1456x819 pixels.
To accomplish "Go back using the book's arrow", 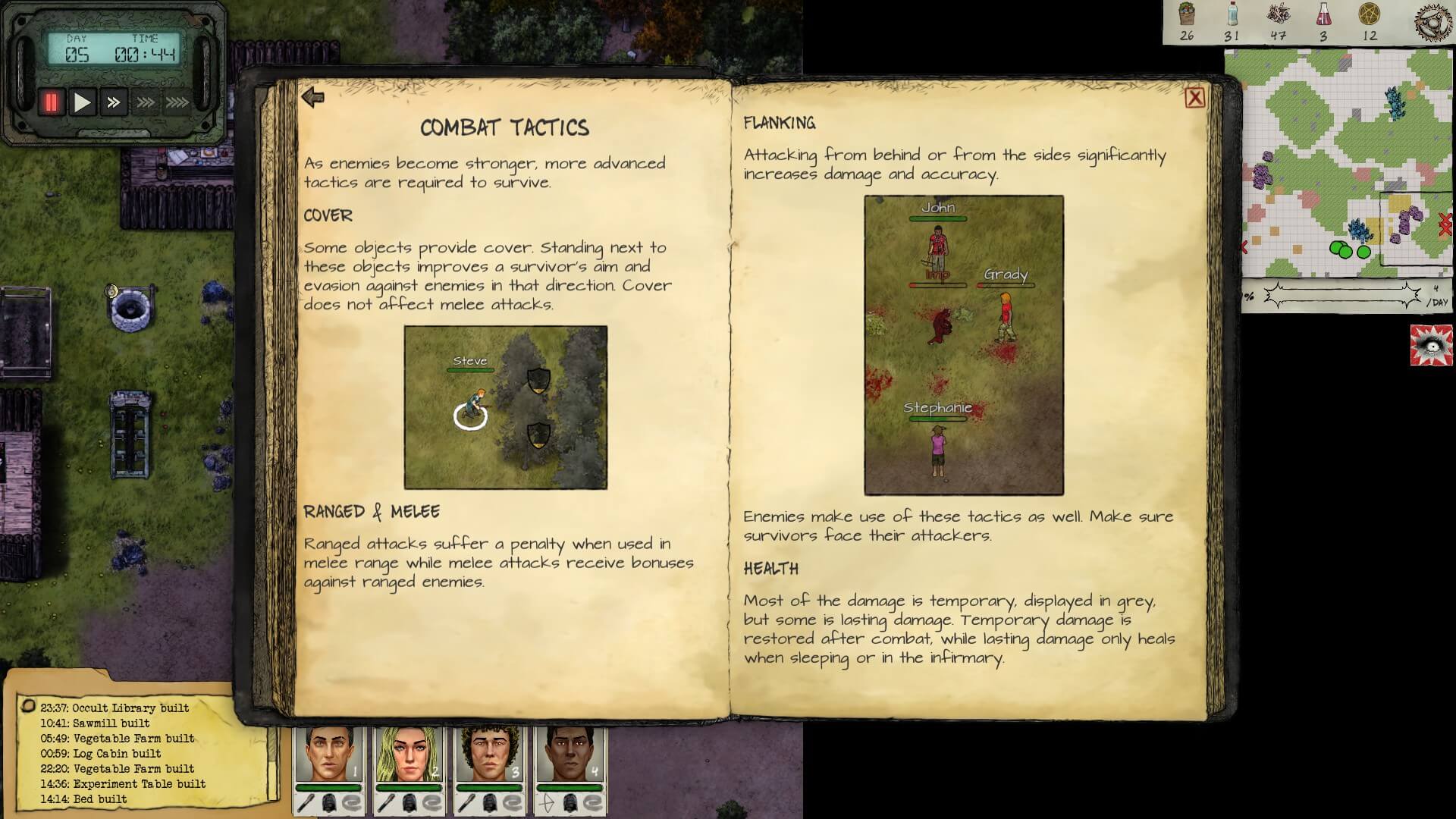I will pos(312,97).
